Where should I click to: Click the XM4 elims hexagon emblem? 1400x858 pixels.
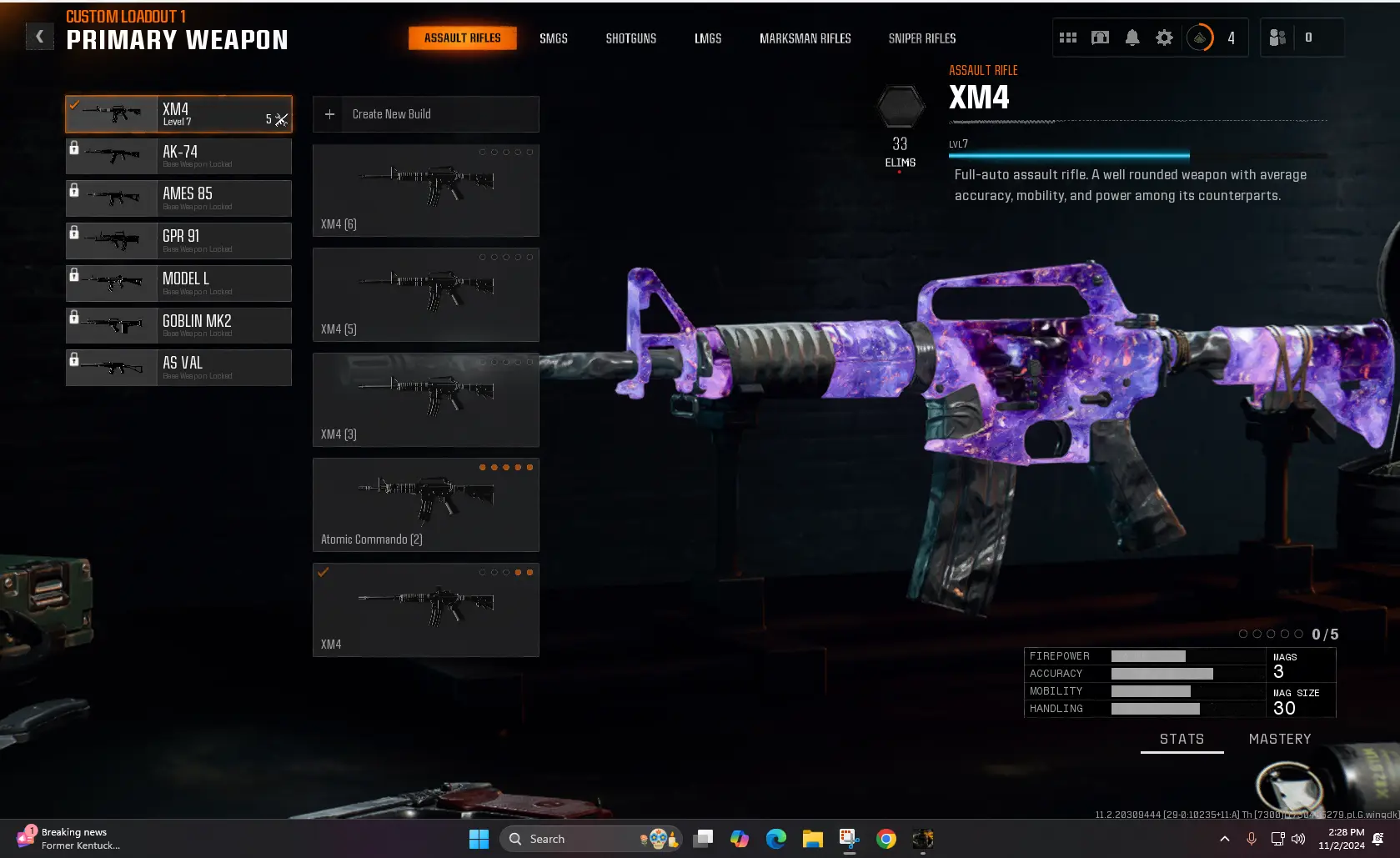[x=901, y=107]
